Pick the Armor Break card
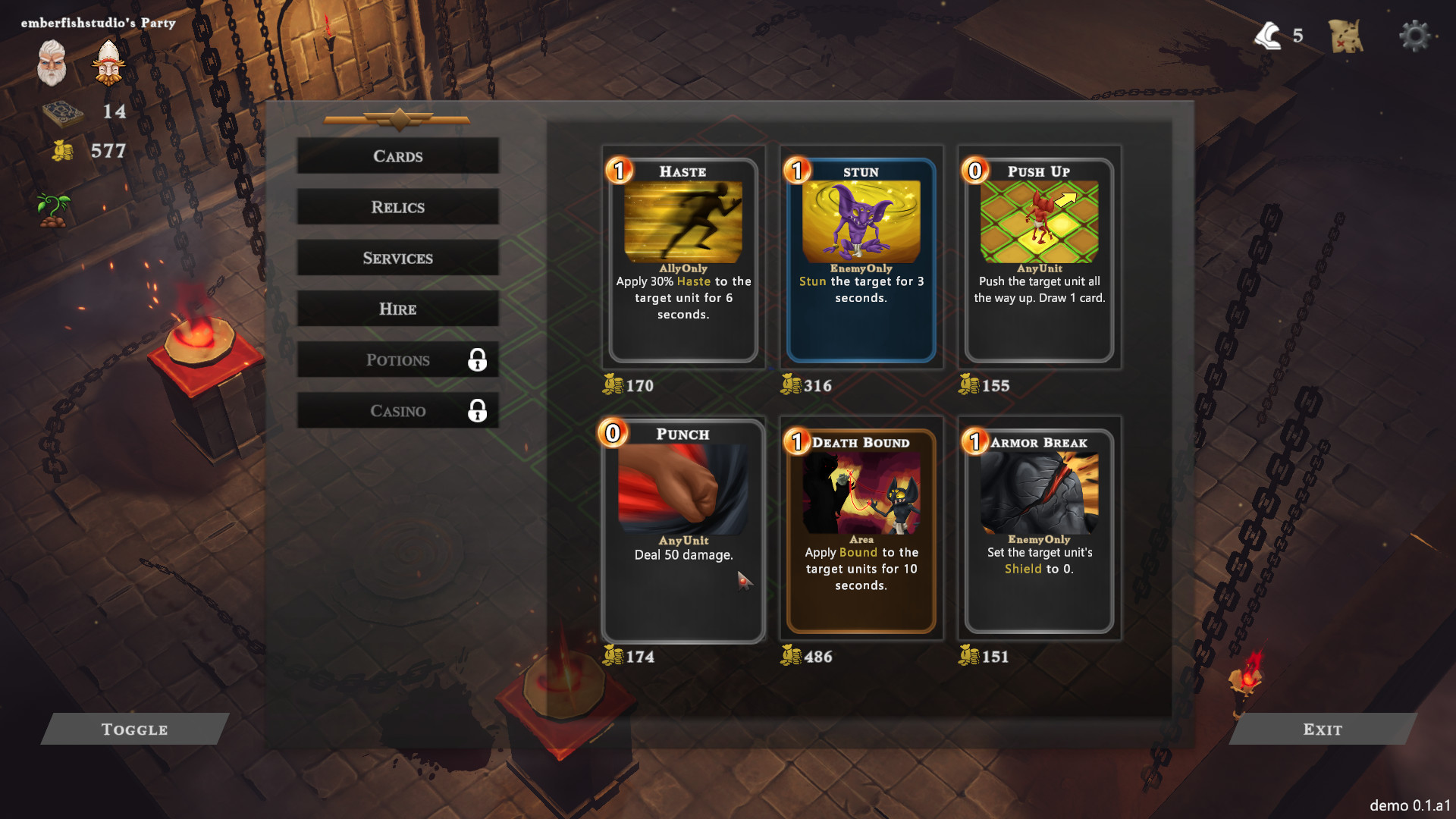Screen dimensions: 1456x819 point(1039,529)
